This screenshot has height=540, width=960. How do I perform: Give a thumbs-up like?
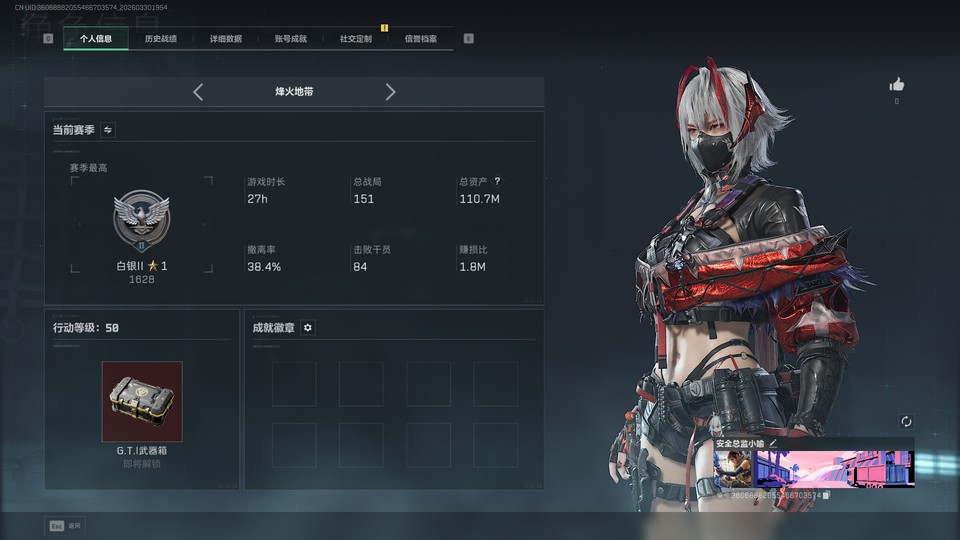pyautogui.click(x=896, y=85)
